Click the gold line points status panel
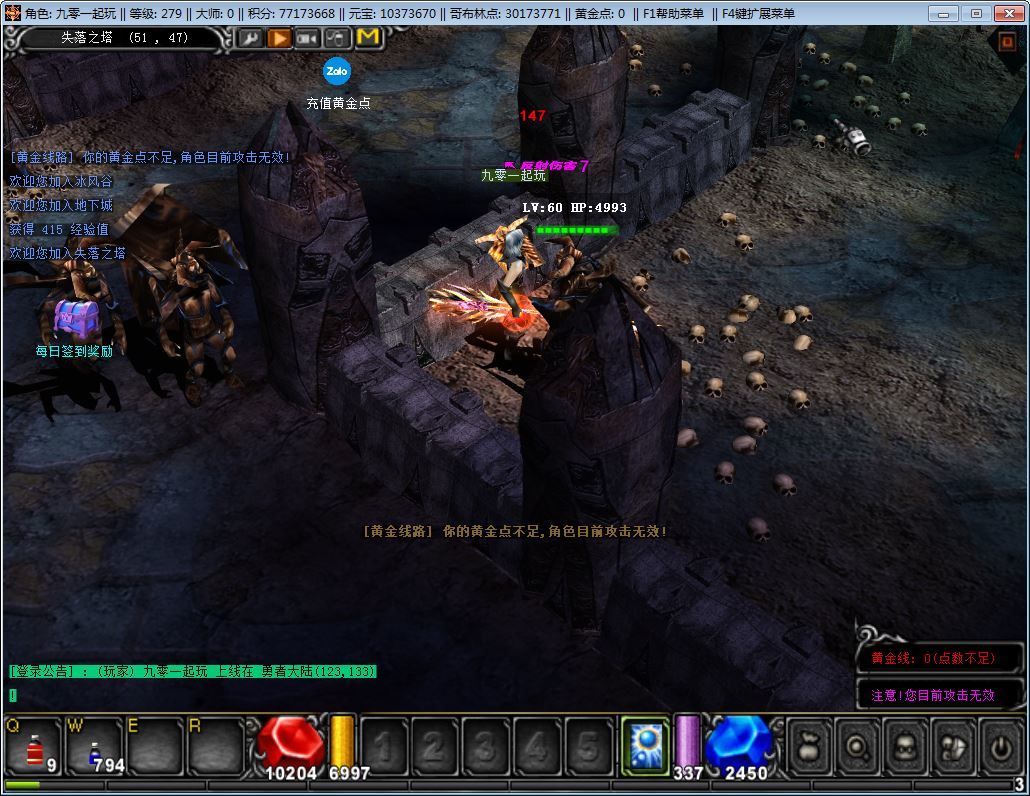The image size is (1030, 796). pos(940,658)
